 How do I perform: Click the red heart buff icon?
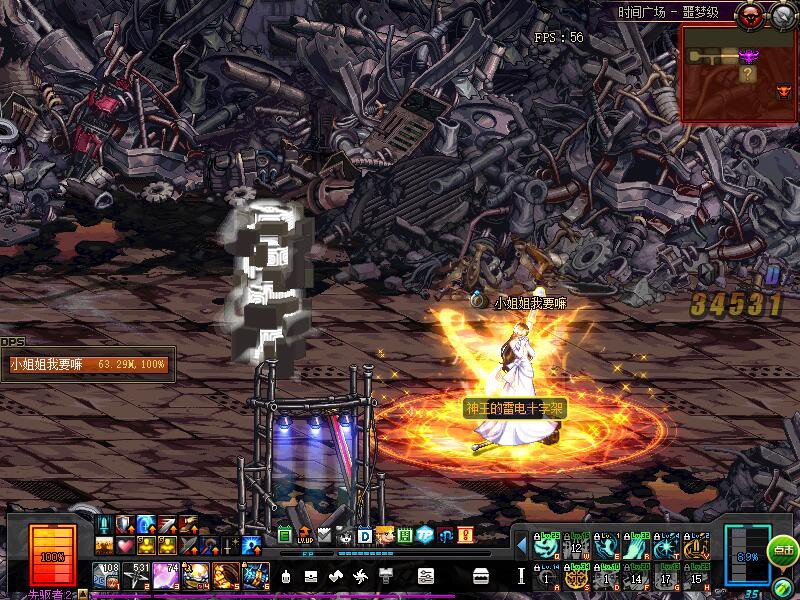tap(125, 545)
